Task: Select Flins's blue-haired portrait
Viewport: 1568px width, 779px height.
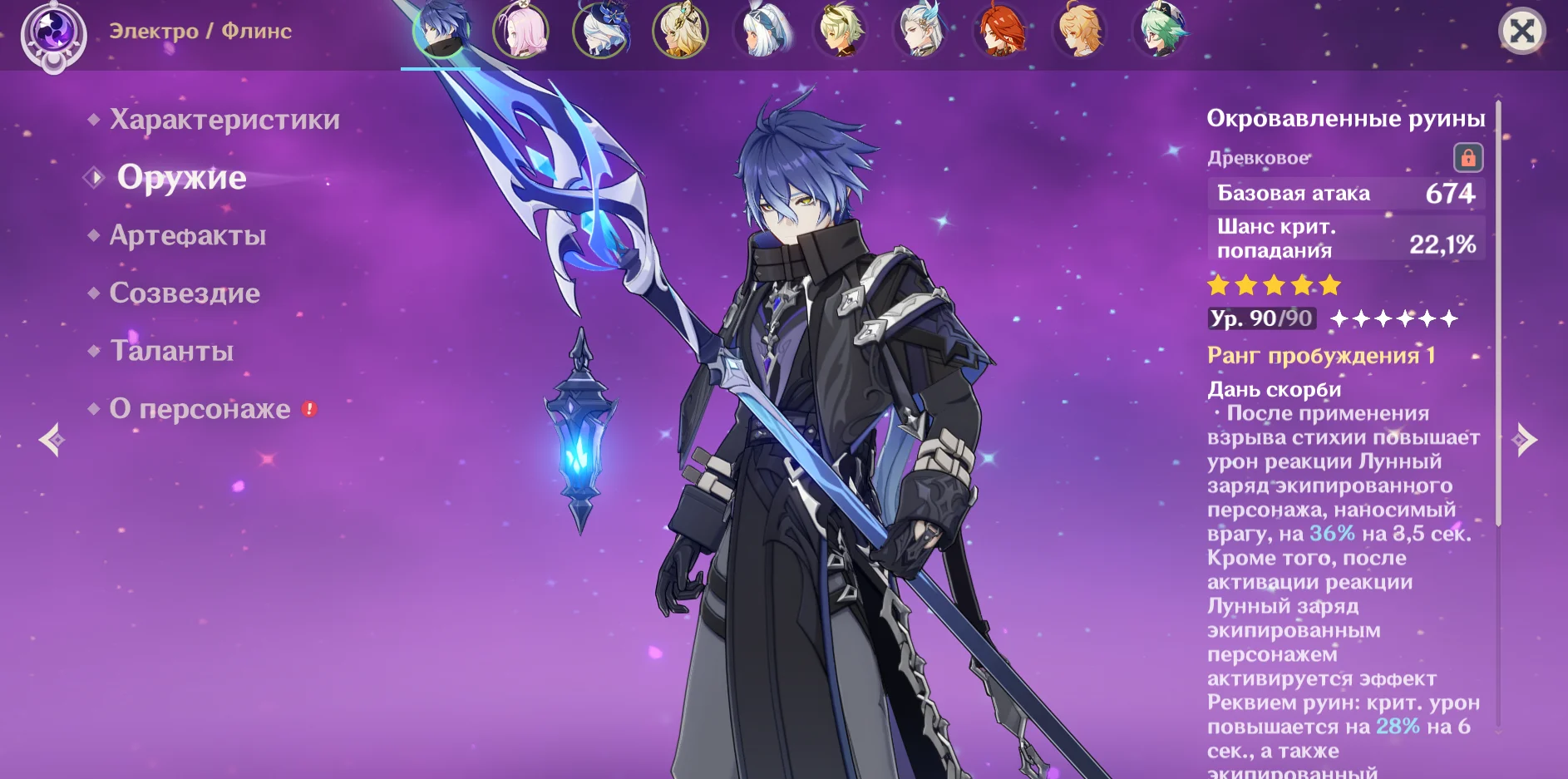Action: click(441, 32)
